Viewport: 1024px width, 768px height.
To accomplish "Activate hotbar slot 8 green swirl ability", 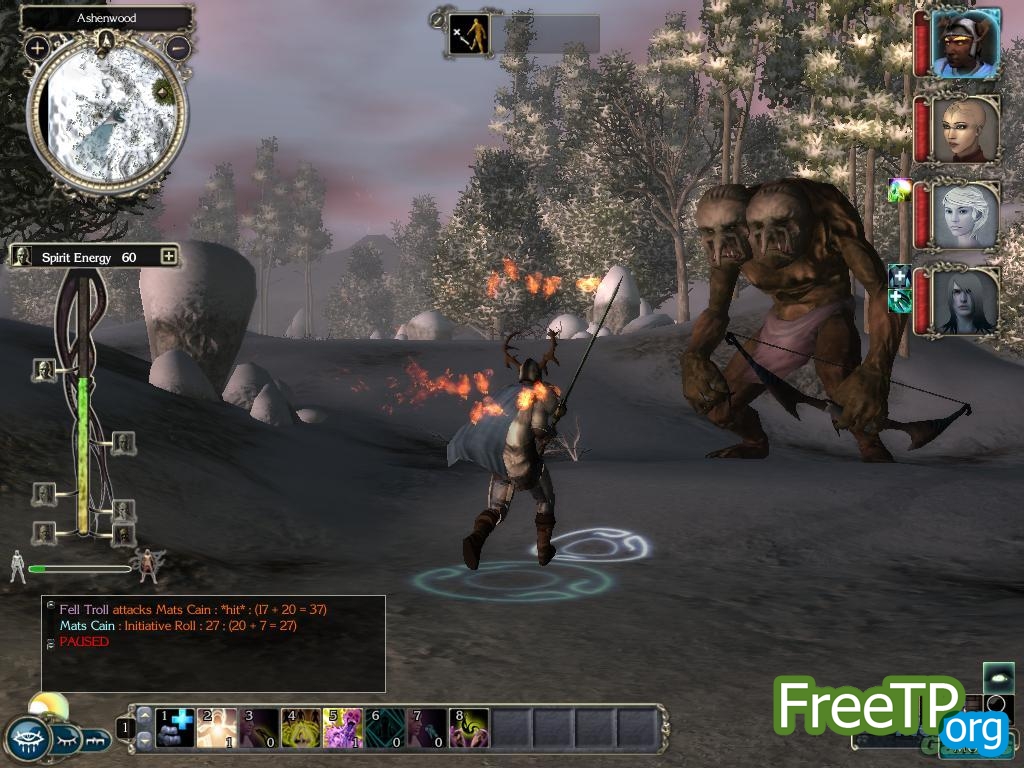I will point(469,728).
